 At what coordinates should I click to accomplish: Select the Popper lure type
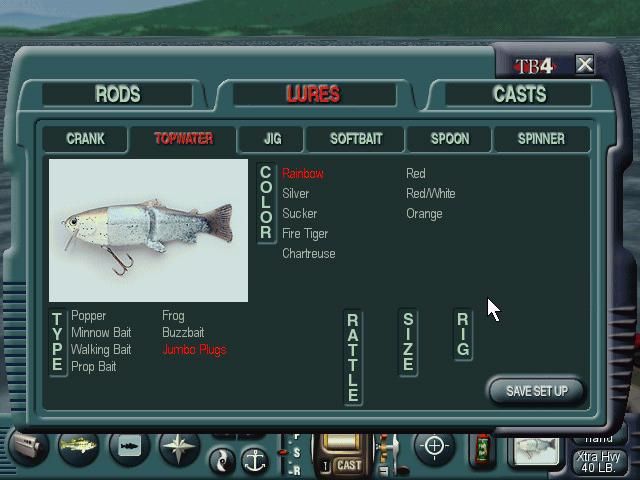[x=89, y=316]
